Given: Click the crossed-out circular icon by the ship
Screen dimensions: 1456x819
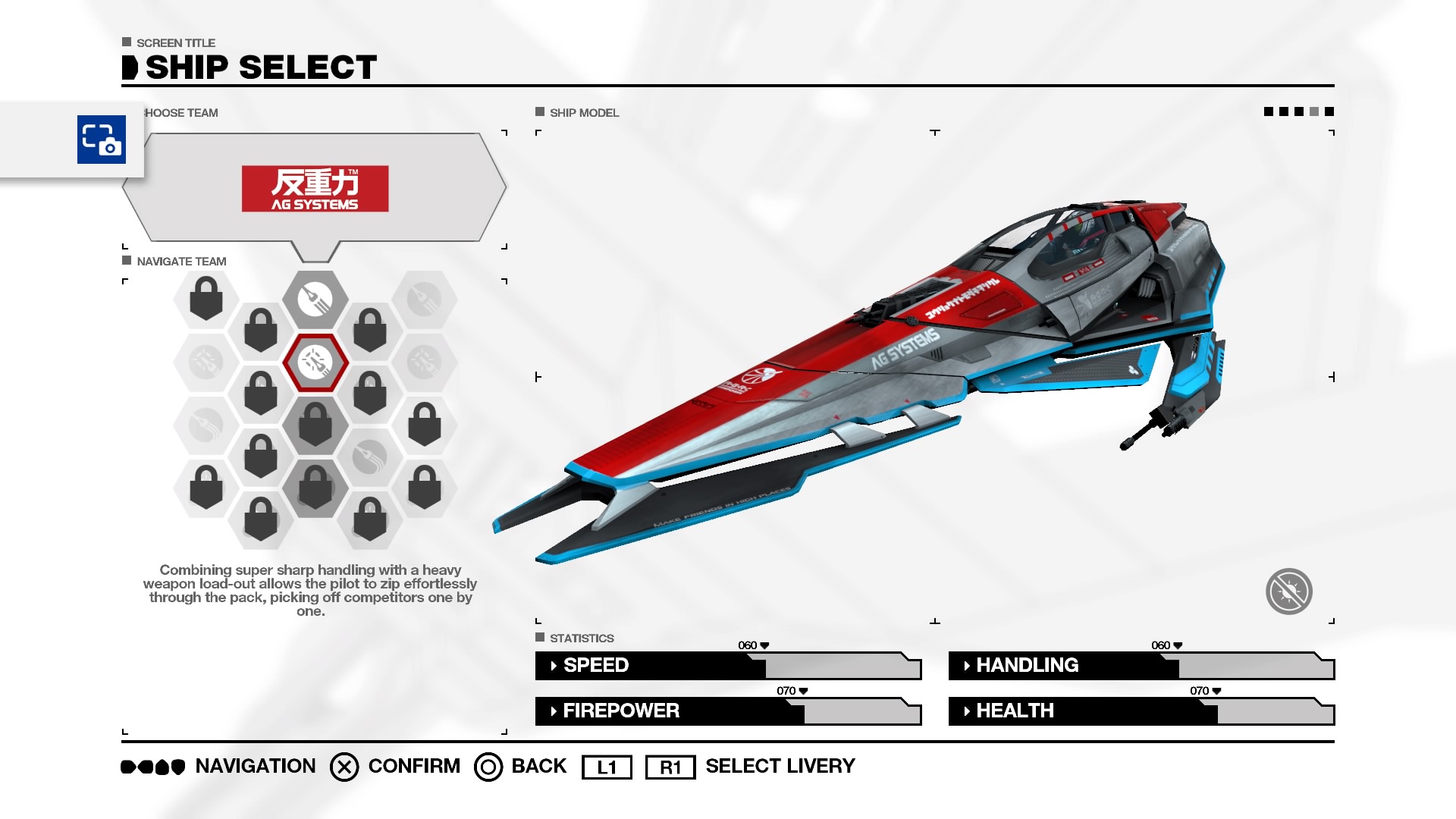Looking at the screenshot, I should coord(1288,591).
